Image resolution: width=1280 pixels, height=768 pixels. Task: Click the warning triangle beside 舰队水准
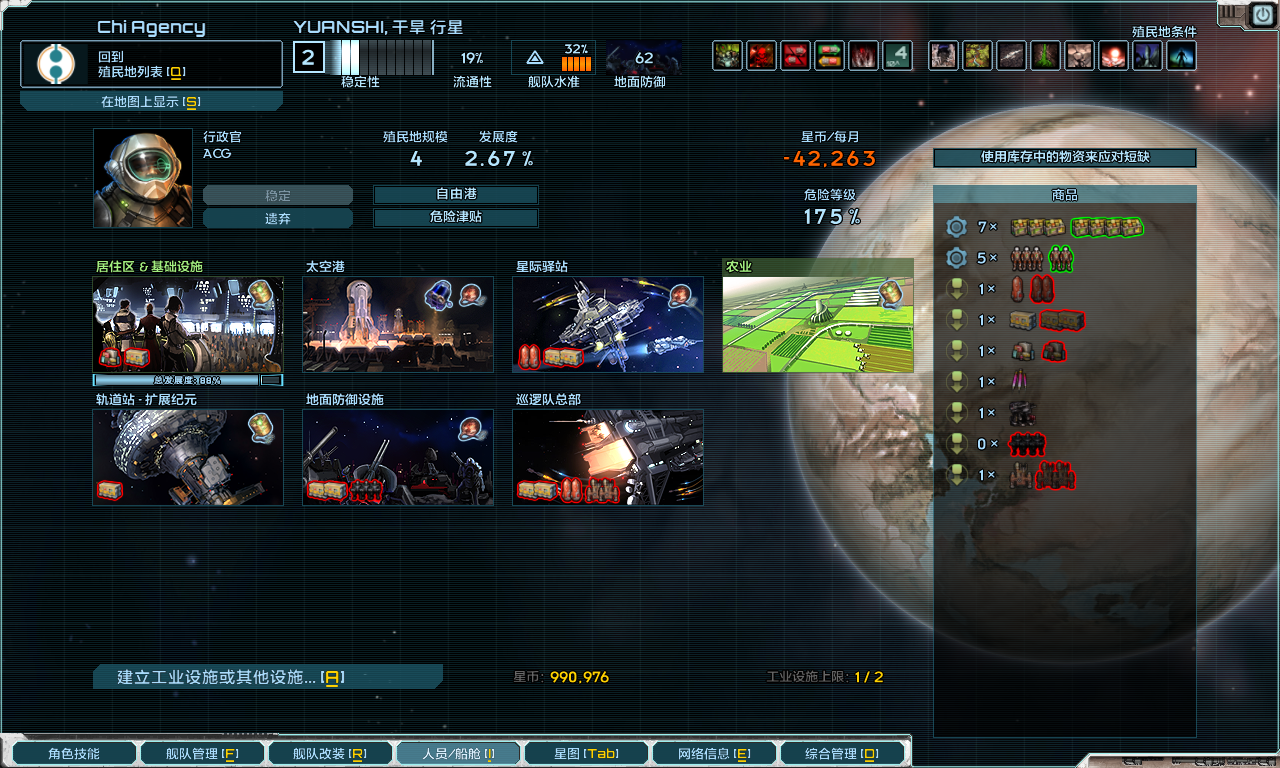click(x=537, y=57)
